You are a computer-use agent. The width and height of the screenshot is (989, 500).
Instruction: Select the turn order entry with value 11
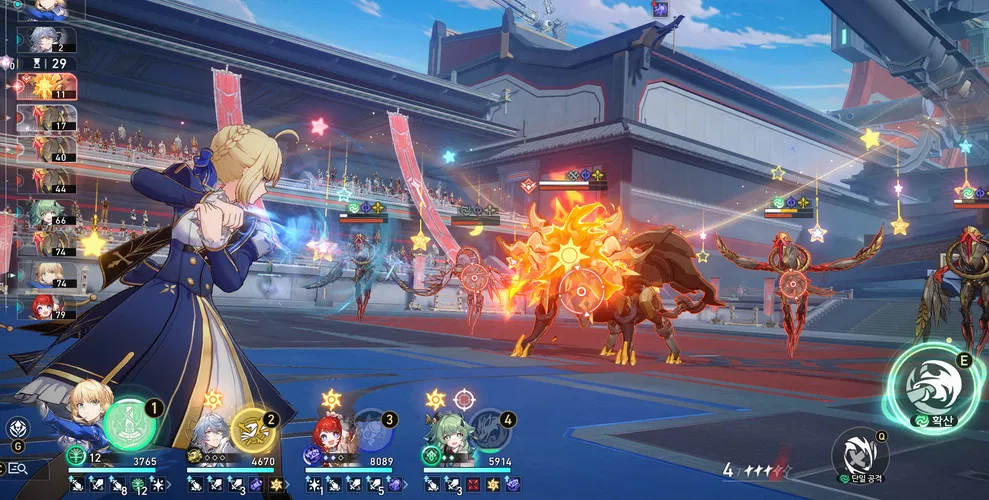click(40, 90)
